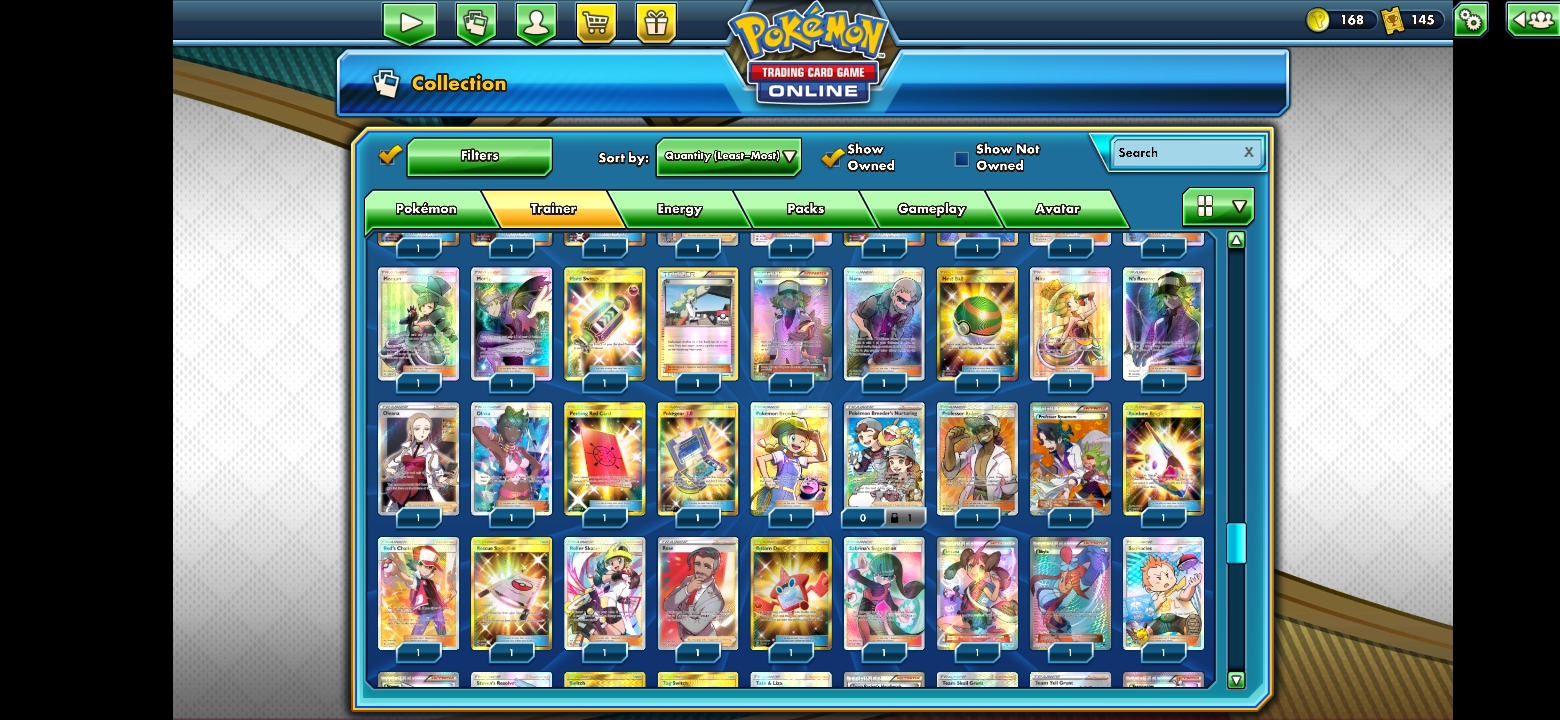This screenshot has width=1560, height=720.
Task: Switch to the Pokémon tab
Action: click(428, 208)
